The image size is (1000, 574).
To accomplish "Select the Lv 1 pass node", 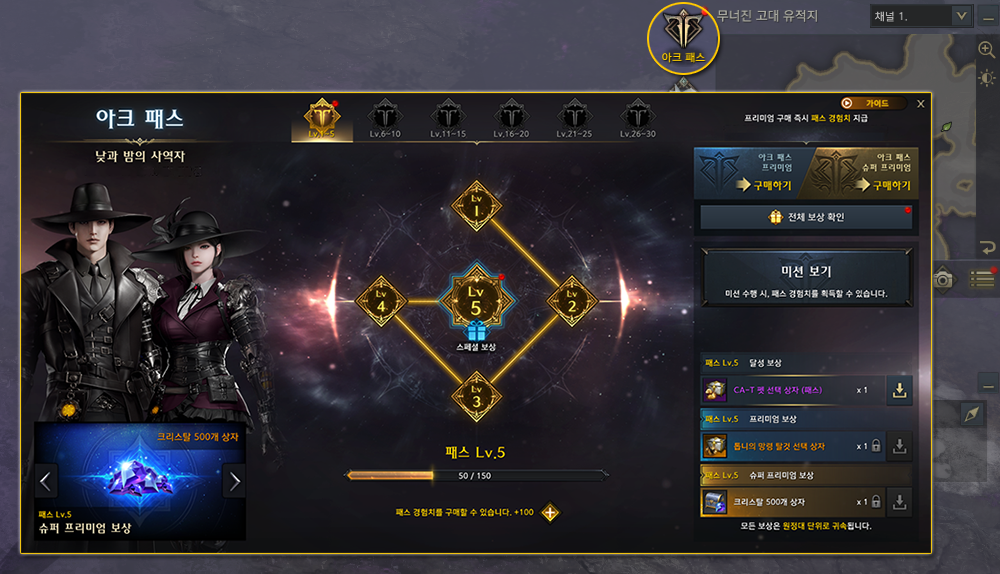I will click(477, 208).
